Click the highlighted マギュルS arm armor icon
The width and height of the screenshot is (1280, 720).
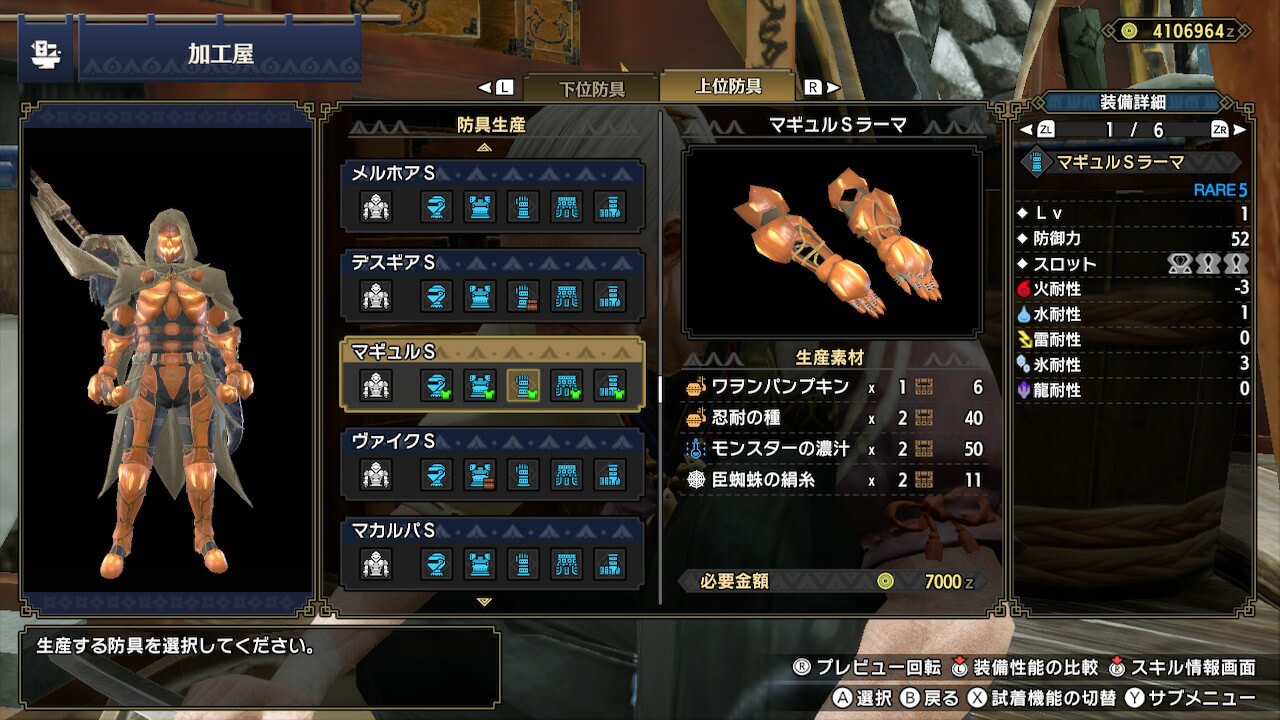(523, 386)
